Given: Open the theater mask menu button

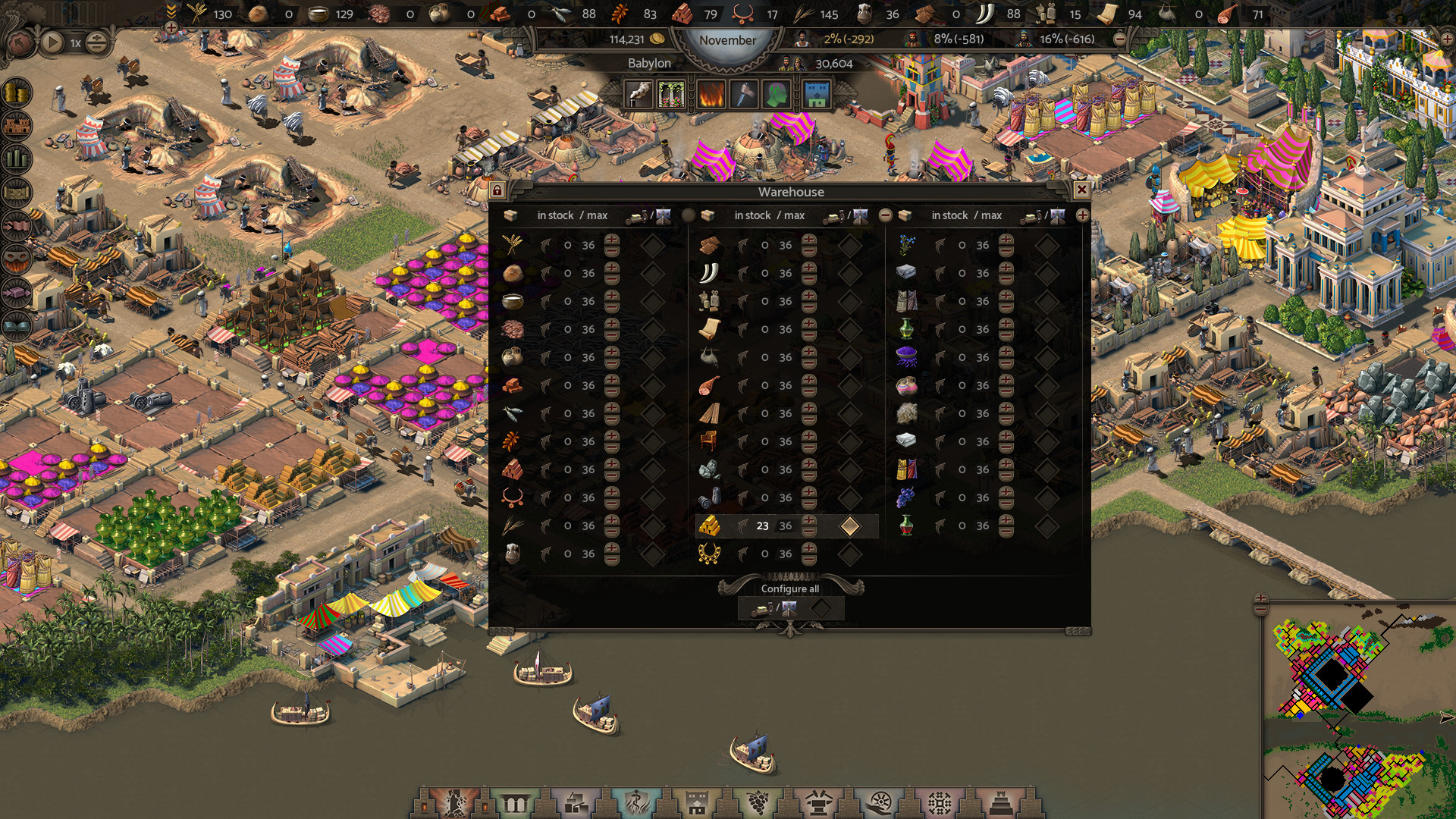Looking at the screenshot, I should pyautogui.click(x=17, y=259).
